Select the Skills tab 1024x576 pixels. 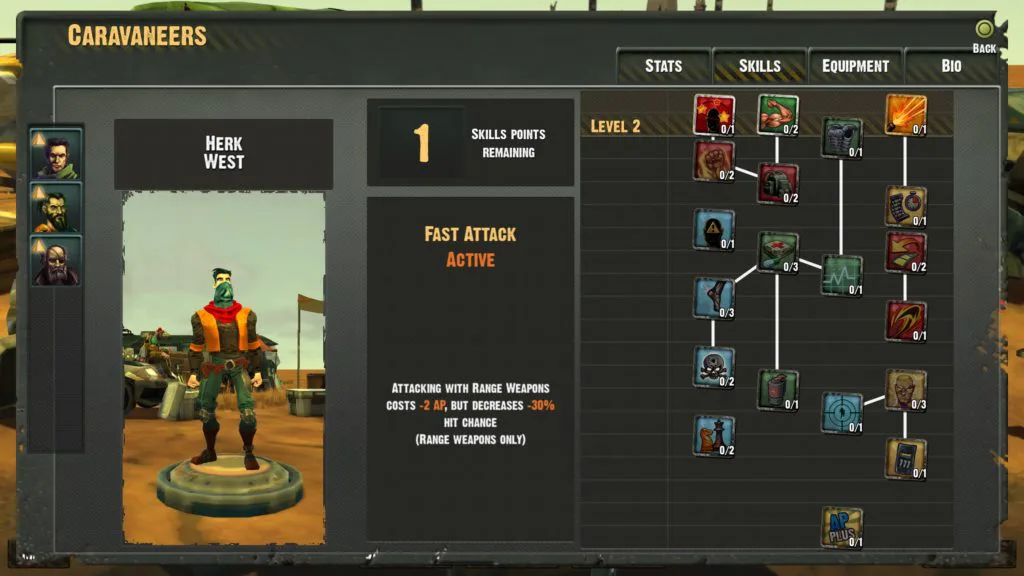click(x=759, y=66)
